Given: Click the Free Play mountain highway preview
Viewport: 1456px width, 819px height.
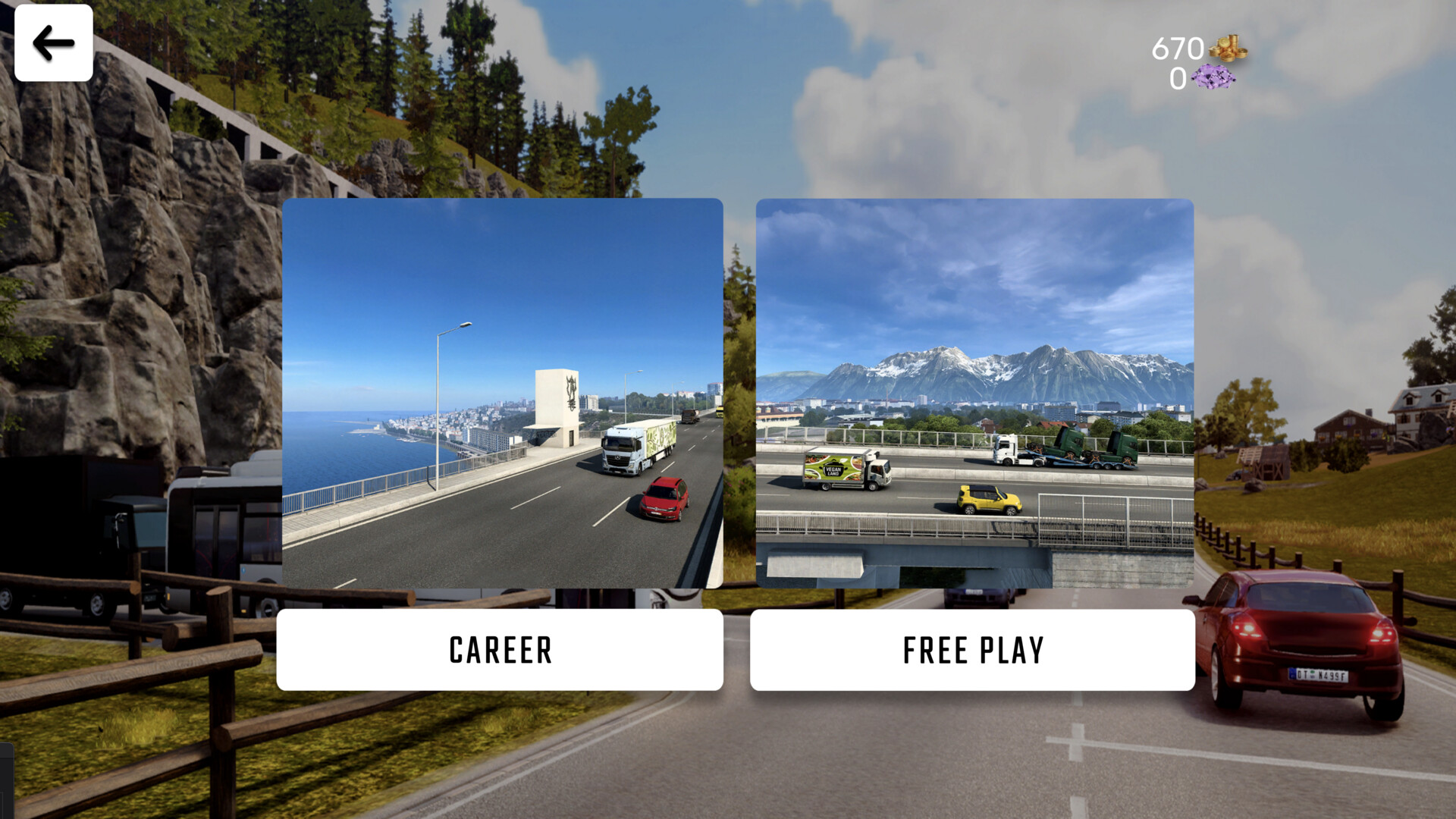Looking at the screenshot, I should (974, 394).
